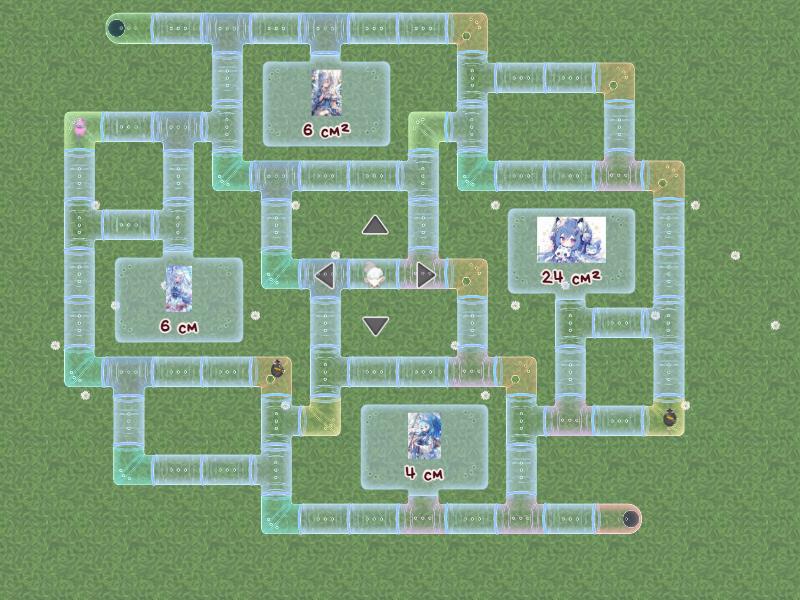Pick the 24 cm² answer card
The image size is (800, 600).
[571, 251]
